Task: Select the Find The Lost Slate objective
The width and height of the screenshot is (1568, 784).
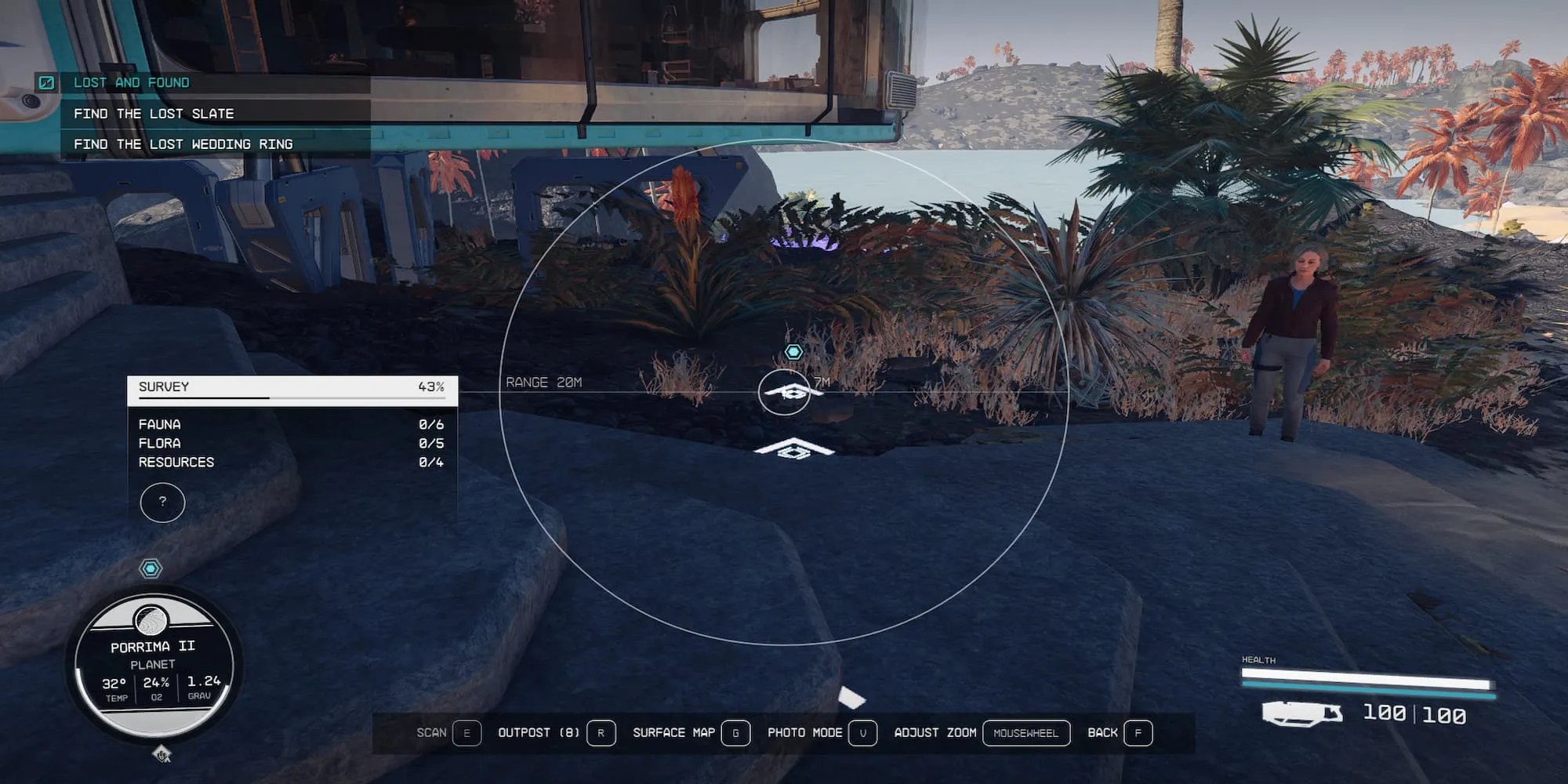Action: pyautogui.click(x=154, y=113)
